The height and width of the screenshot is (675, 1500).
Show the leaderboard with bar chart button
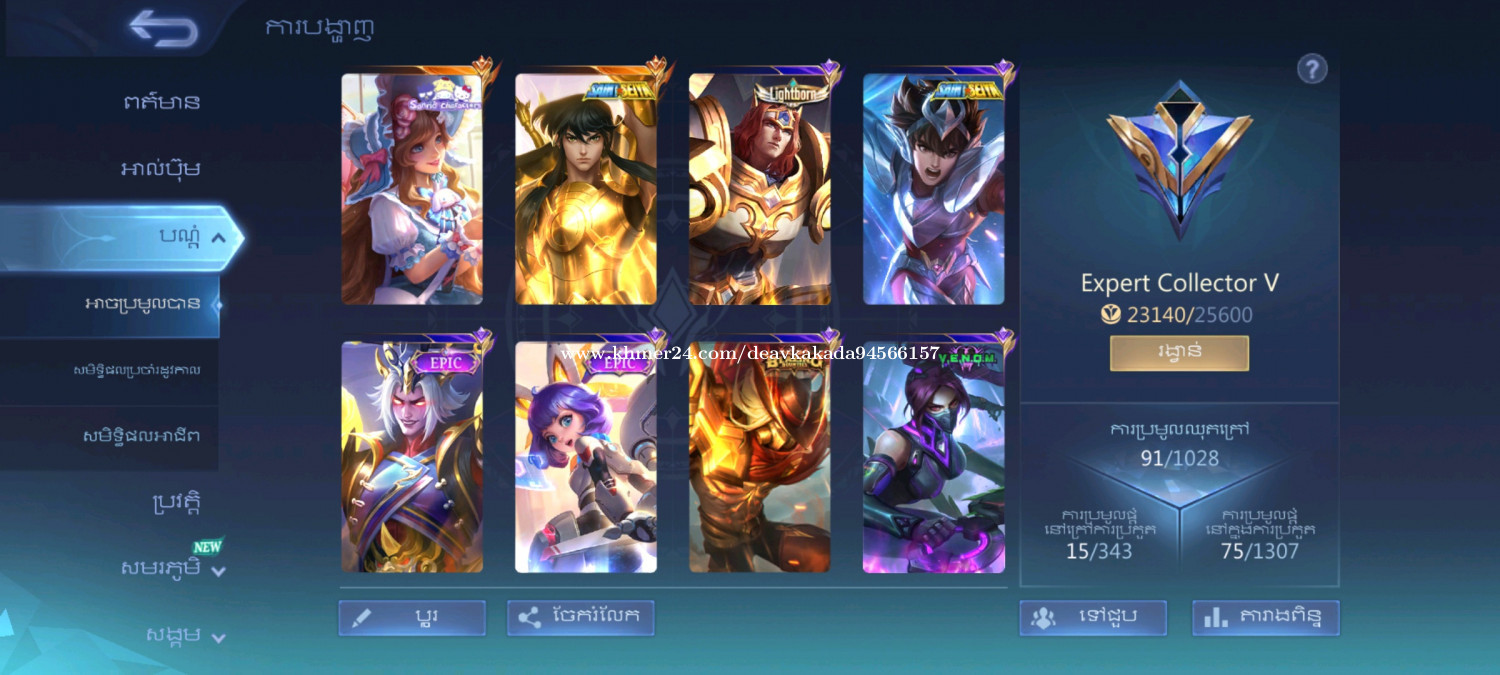pyautogui.click(x=1265, y=618)
